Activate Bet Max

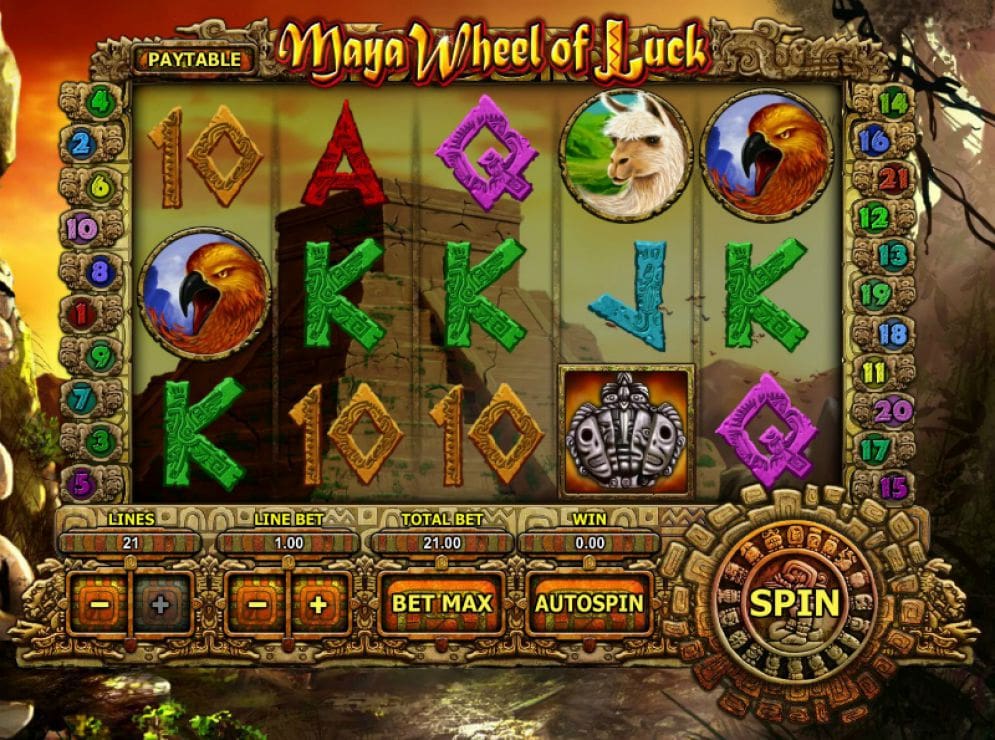pyautogui.click(x=442, y=603)
